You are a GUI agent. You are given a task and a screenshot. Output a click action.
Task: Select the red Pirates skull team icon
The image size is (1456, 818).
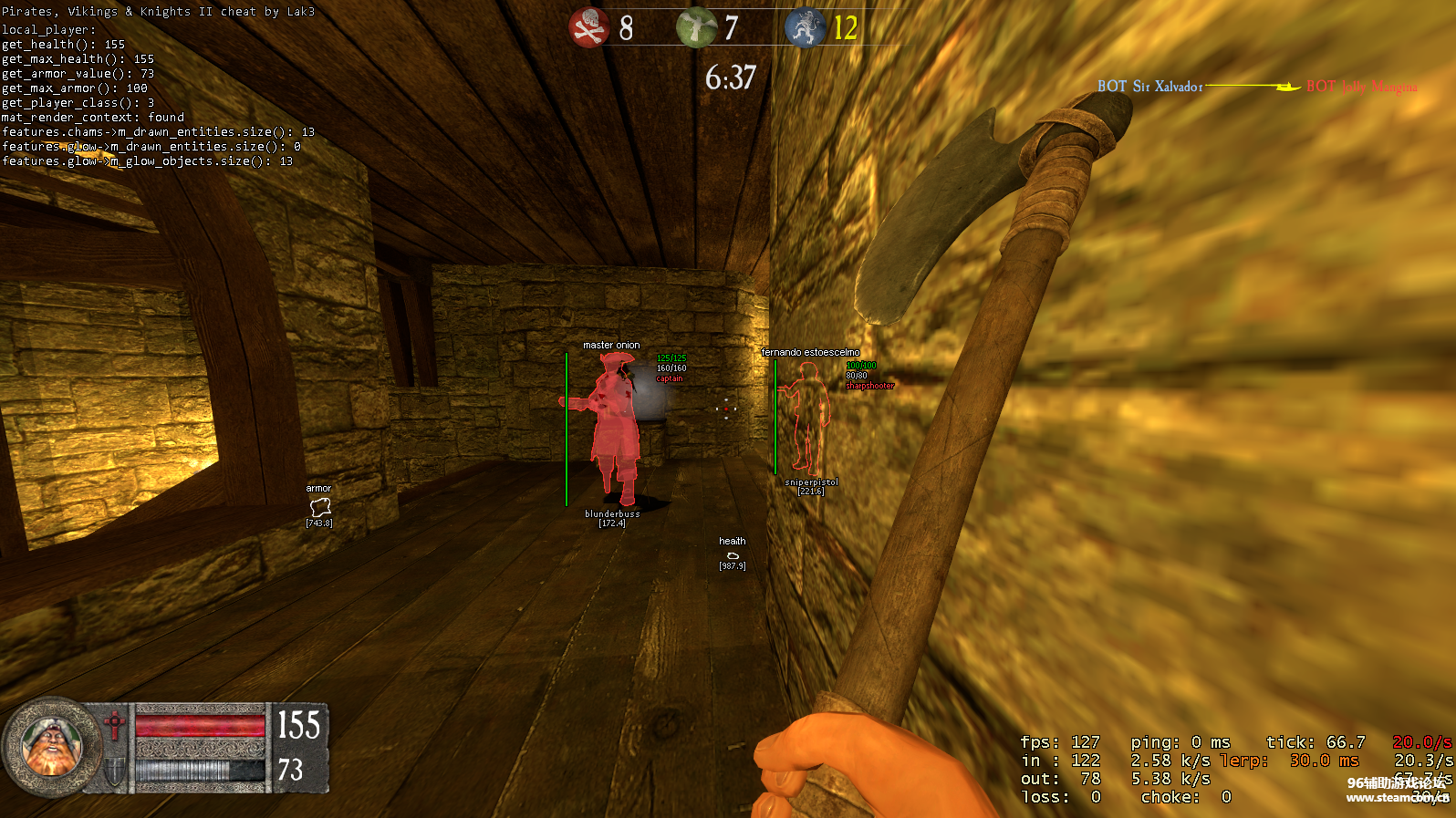(588, 26)
